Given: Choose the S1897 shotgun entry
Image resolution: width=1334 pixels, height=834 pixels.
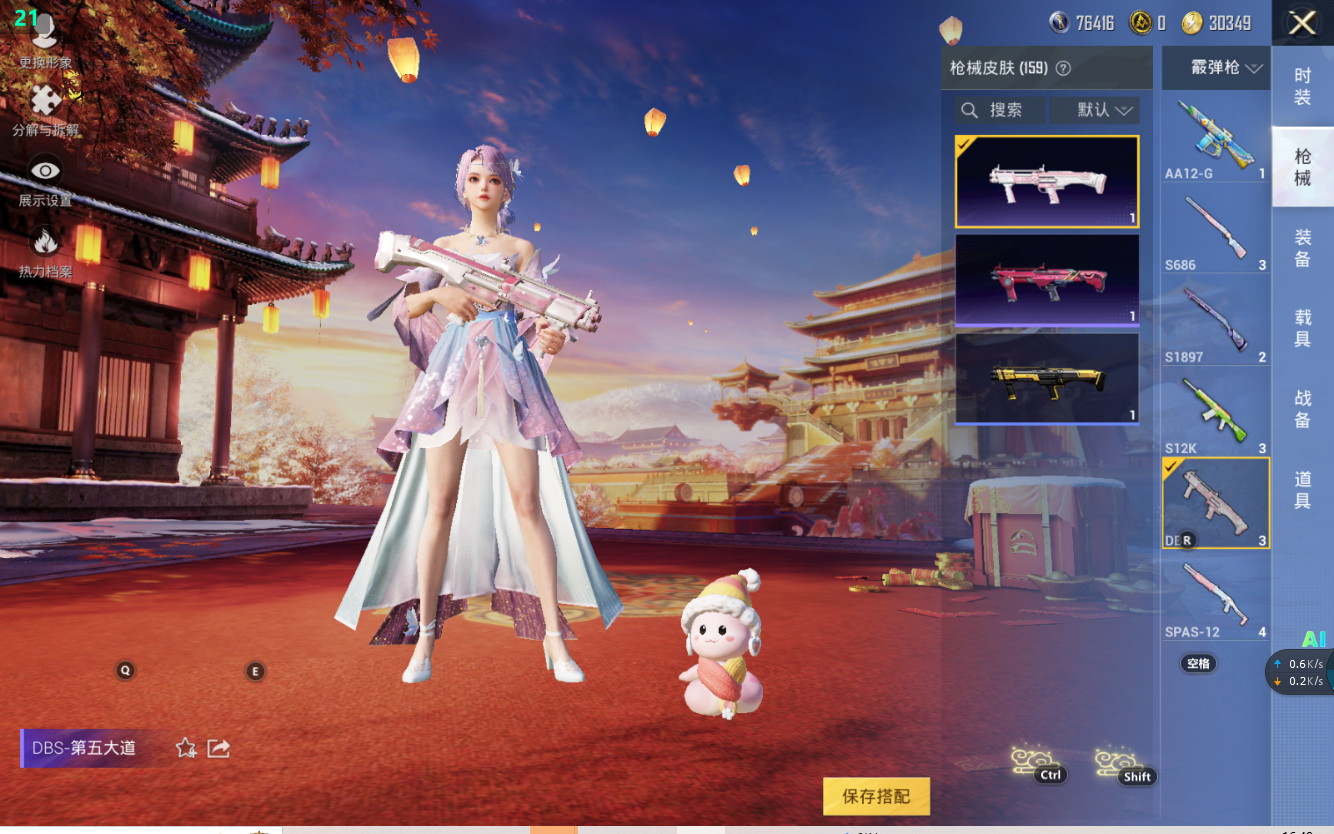Looking at the screenshot, I should click(1215, 322).
